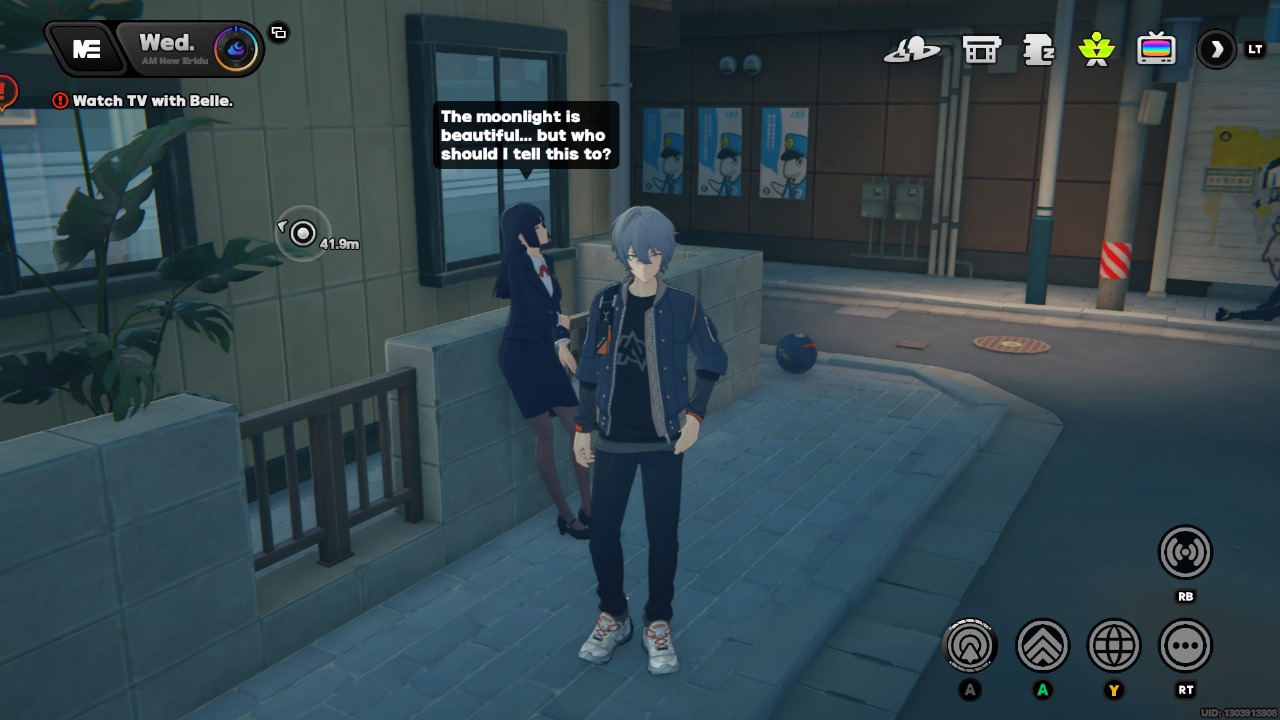Open the notebook icon marked with Z
The image size is (1280, 720).
pos(1039,49)
